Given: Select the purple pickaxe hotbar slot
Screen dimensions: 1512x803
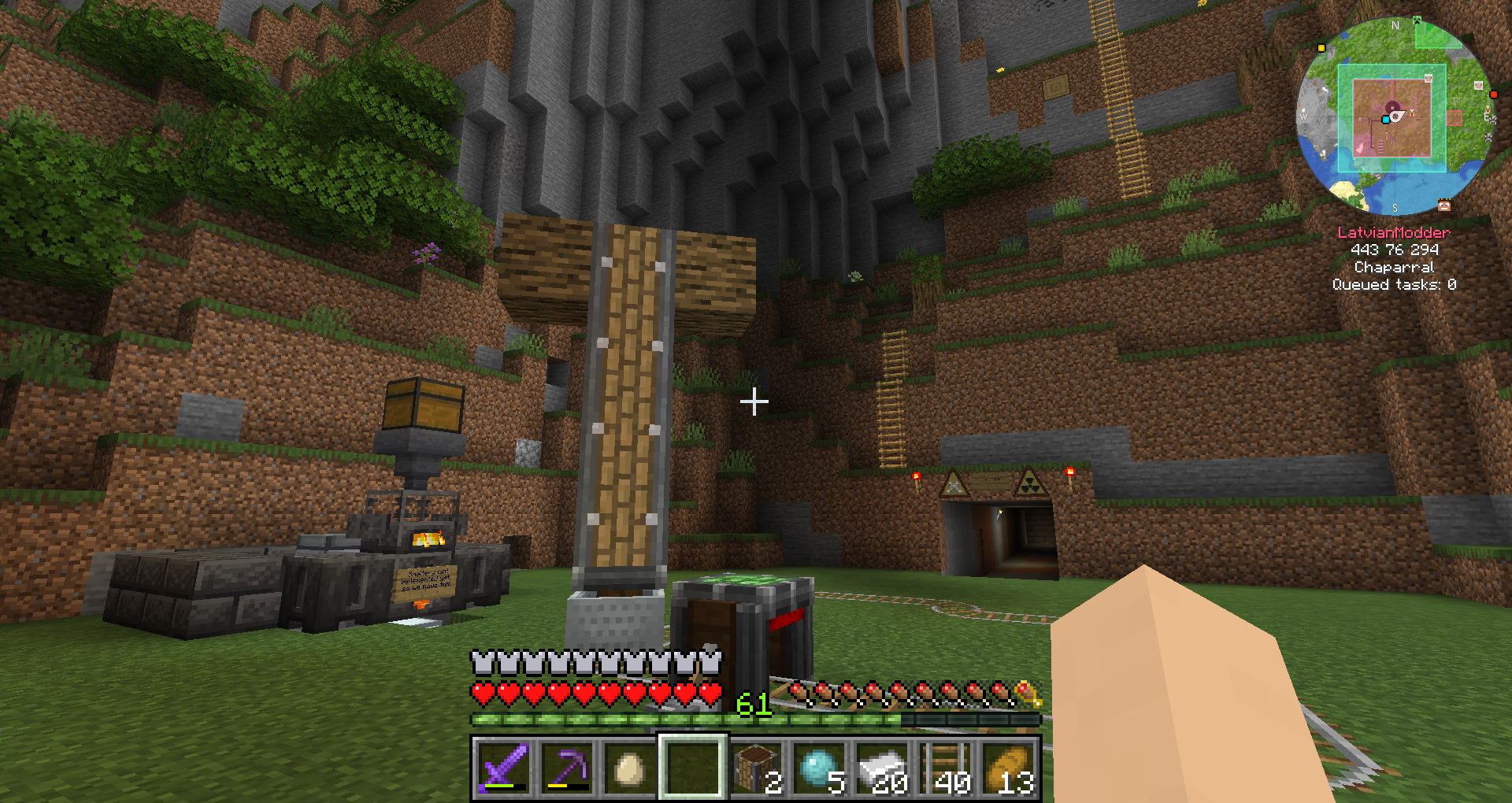Looking at the screenshot, I should click(566, 768).
